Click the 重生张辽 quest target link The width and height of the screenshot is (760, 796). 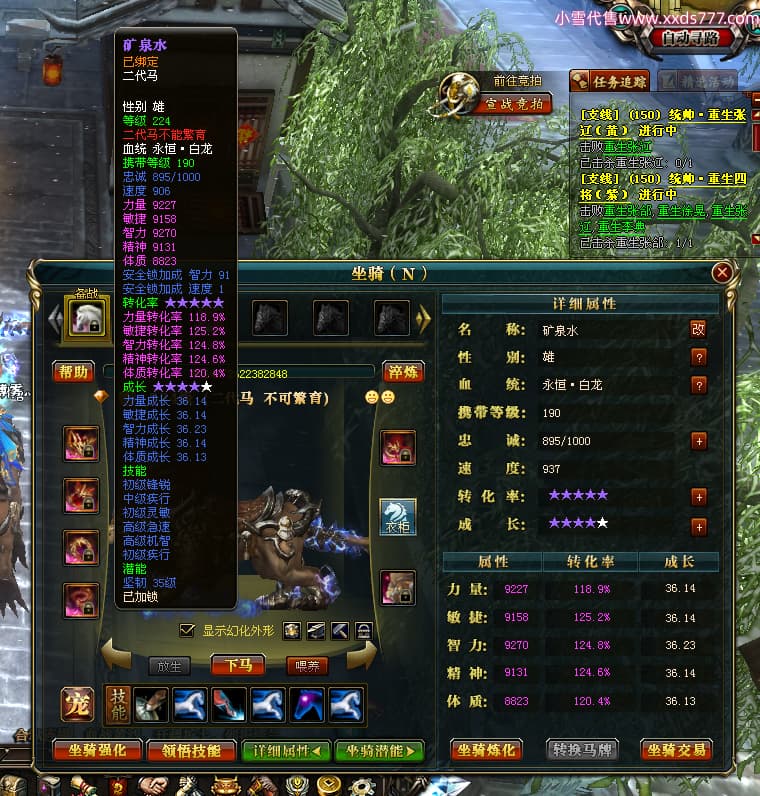coord(622,145)
